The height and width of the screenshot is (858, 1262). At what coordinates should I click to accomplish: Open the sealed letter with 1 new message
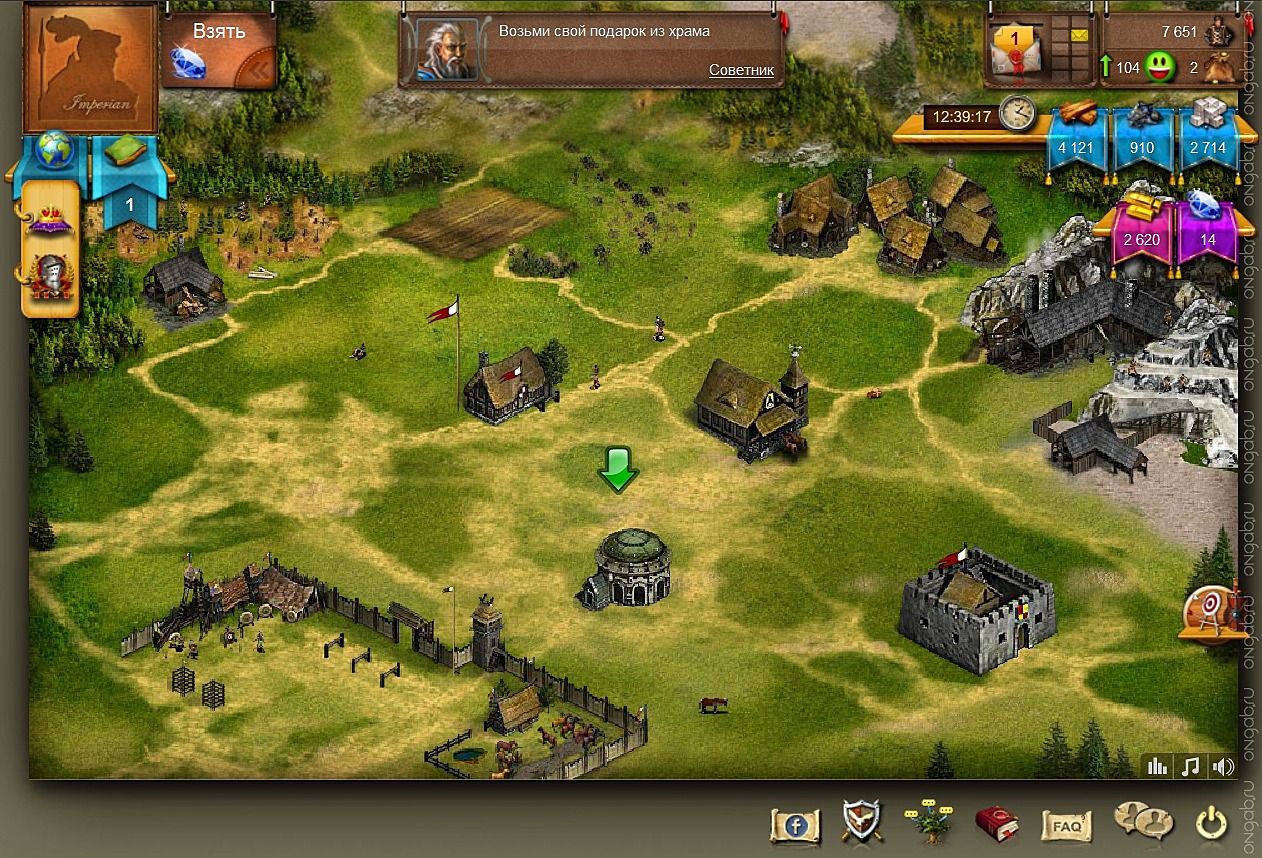[x=1013, y=48]
